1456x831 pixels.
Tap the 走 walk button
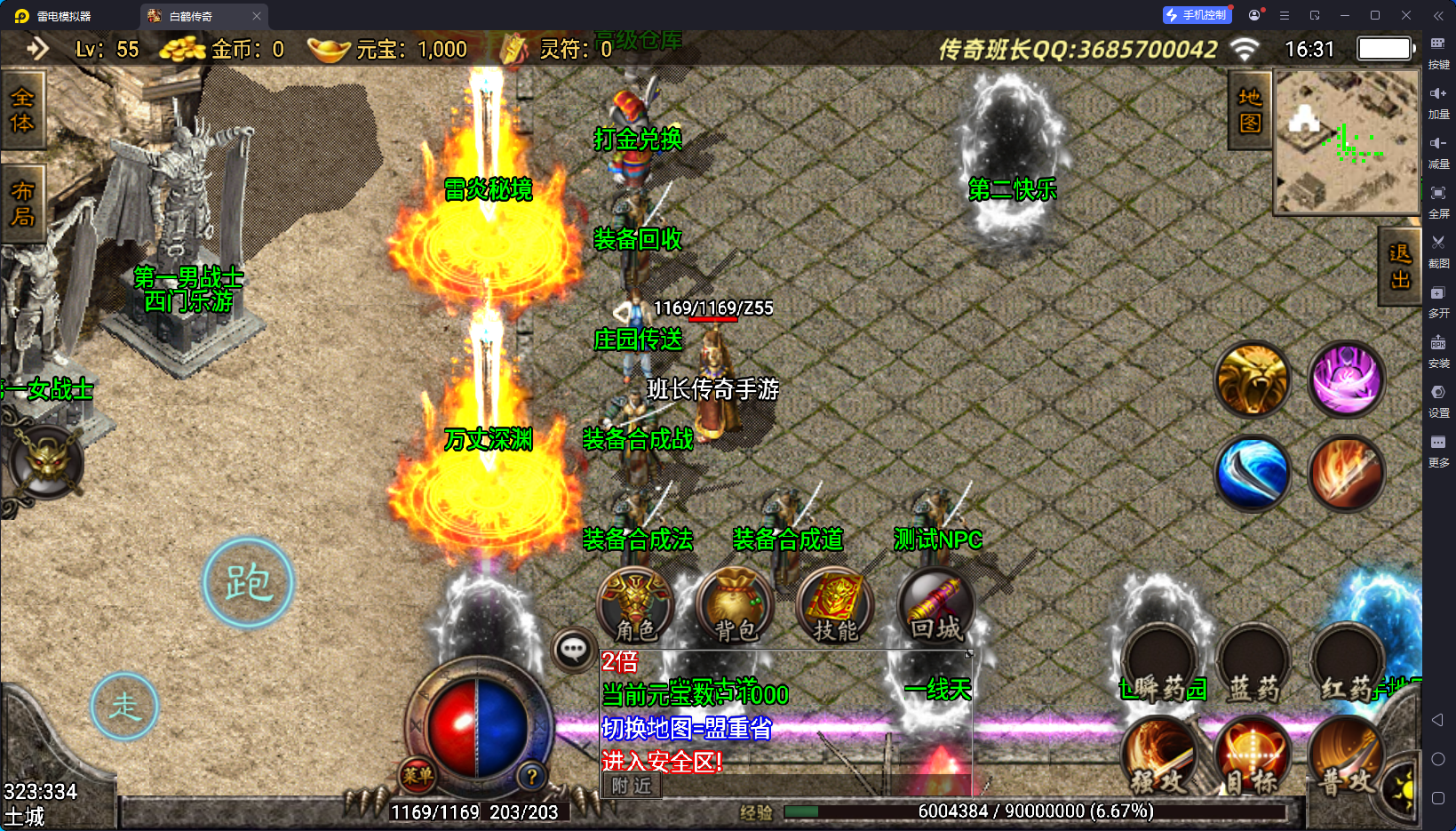[x=124, y=707]
